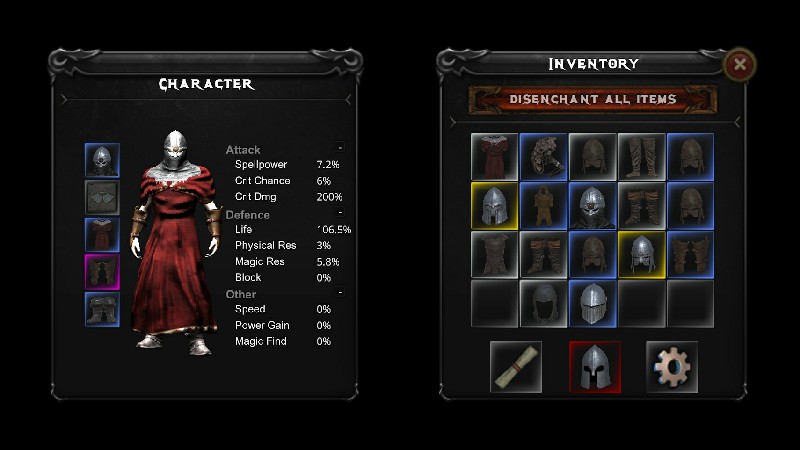Collapse the Defence stats section
This screenshot has height=450, width=800.
pyautogui.click(x=340, y=213)
